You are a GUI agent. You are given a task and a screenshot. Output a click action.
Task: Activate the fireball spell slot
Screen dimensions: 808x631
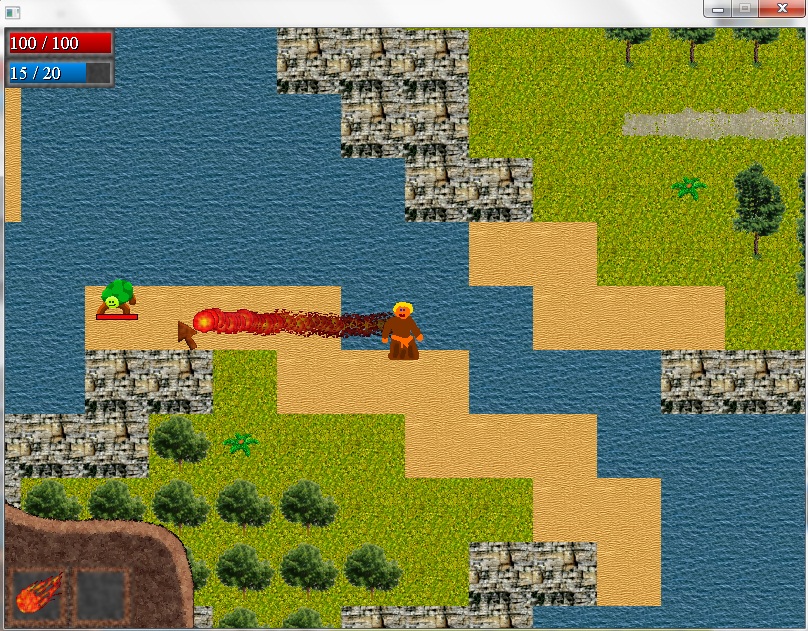tap(40, 595)
